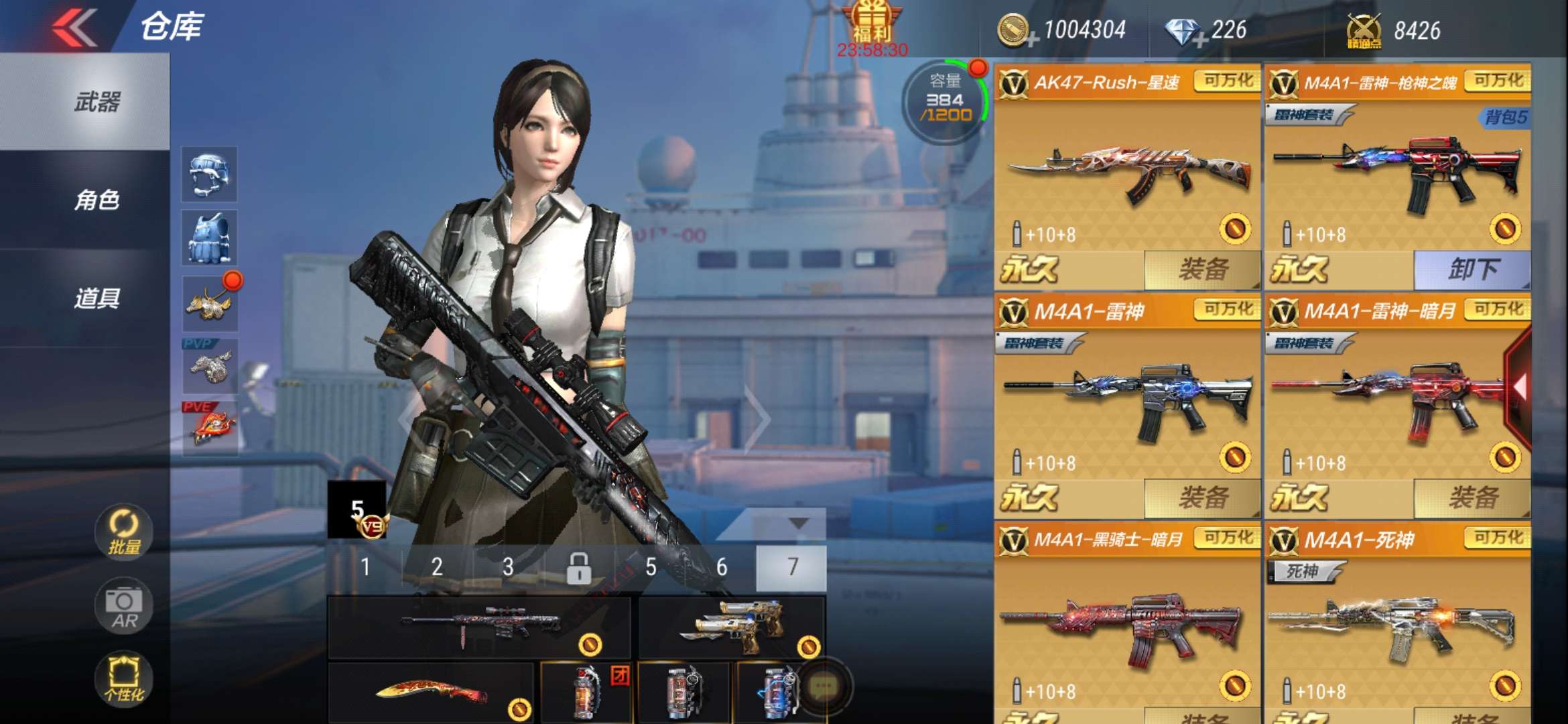Equip the M4A1-雷神 rifle
Viewport: 1568px width, 724px height.
1202,498
